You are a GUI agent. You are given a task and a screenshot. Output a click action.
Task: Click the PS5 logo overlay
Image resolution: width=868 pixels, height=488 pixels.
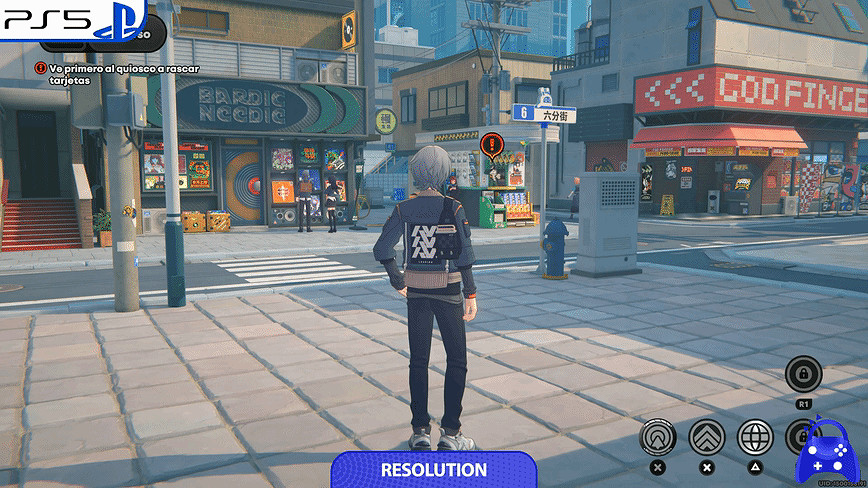point(72,20)
